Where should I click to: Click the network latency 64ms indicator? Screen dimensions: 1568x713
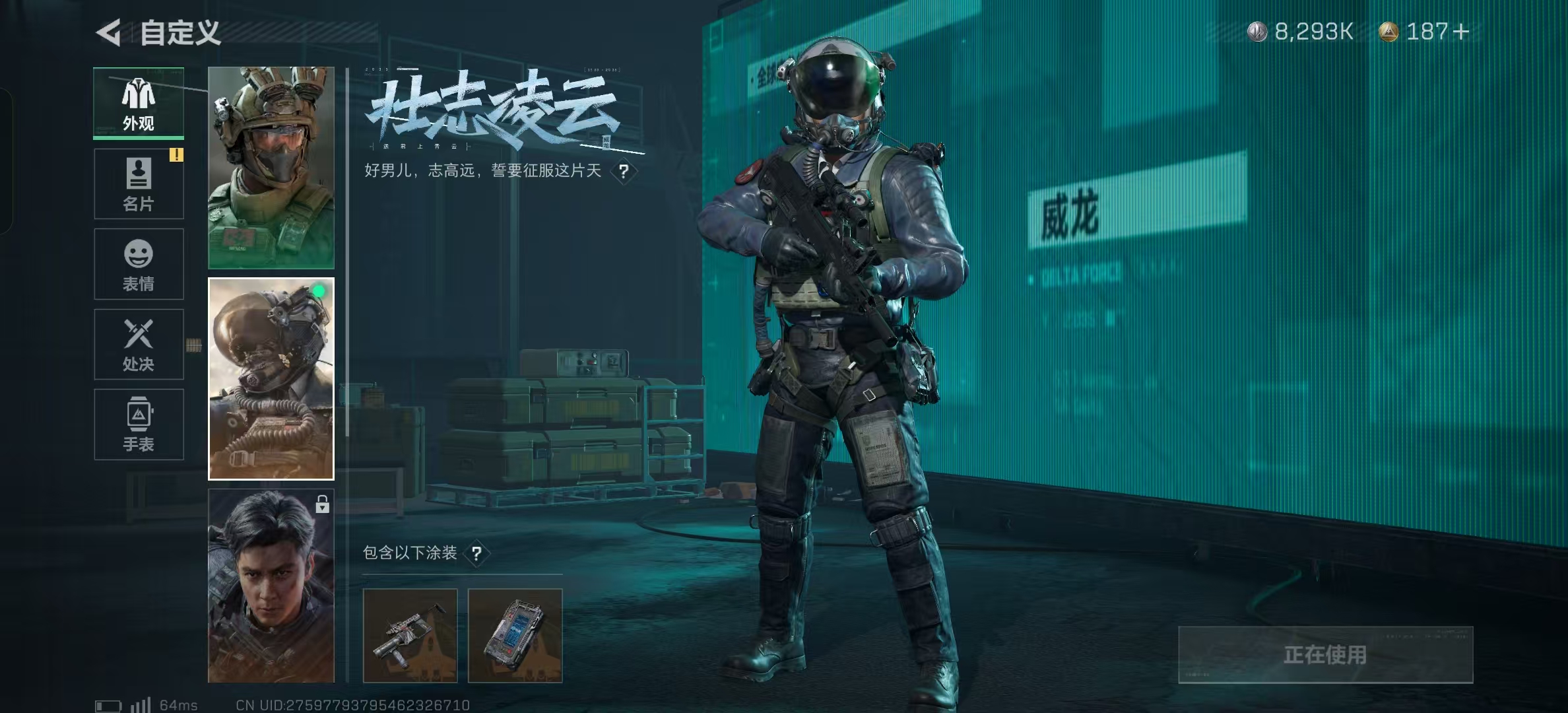tap(177, 704)
